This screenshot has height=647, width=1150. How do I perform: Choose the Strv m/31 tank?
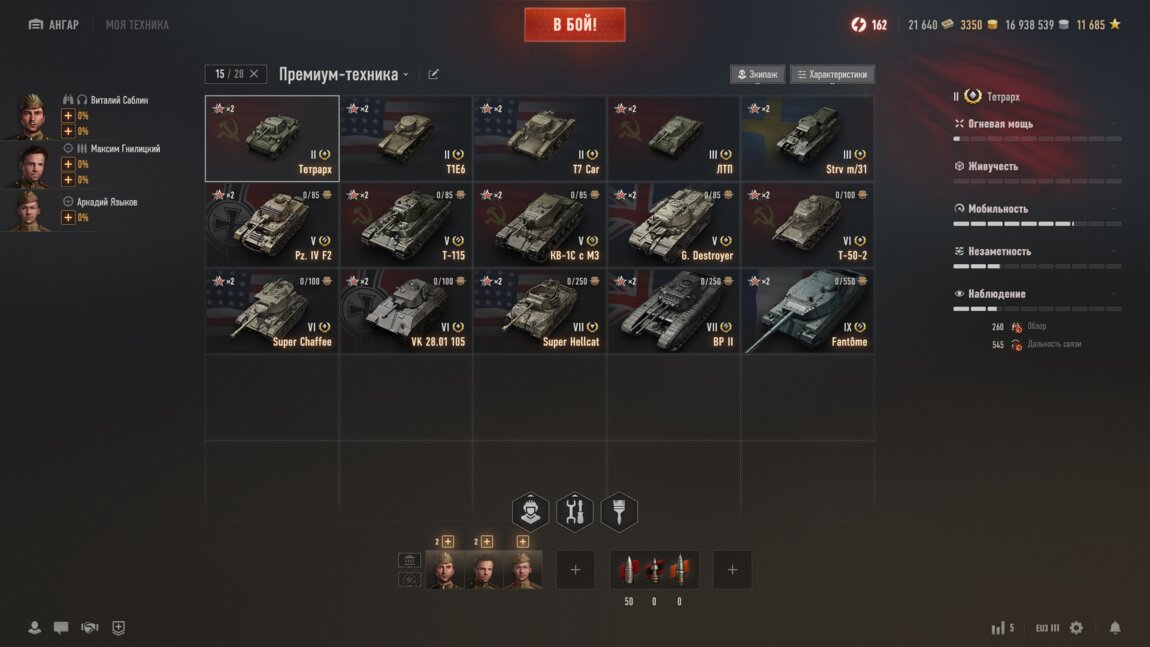(x=807, y=138)
